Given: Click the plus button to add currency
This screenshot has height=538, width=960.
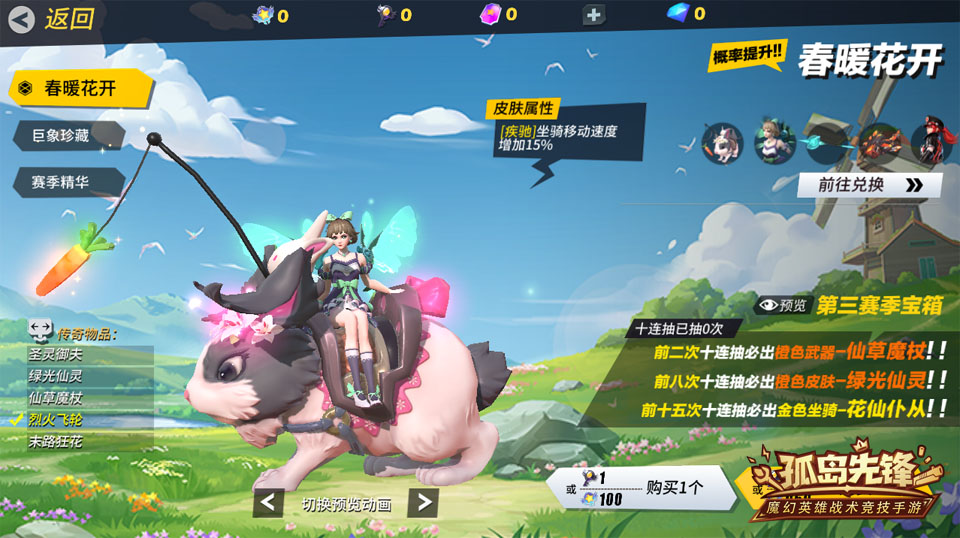Looking at the screenshot, I should (x=593, y=15).
